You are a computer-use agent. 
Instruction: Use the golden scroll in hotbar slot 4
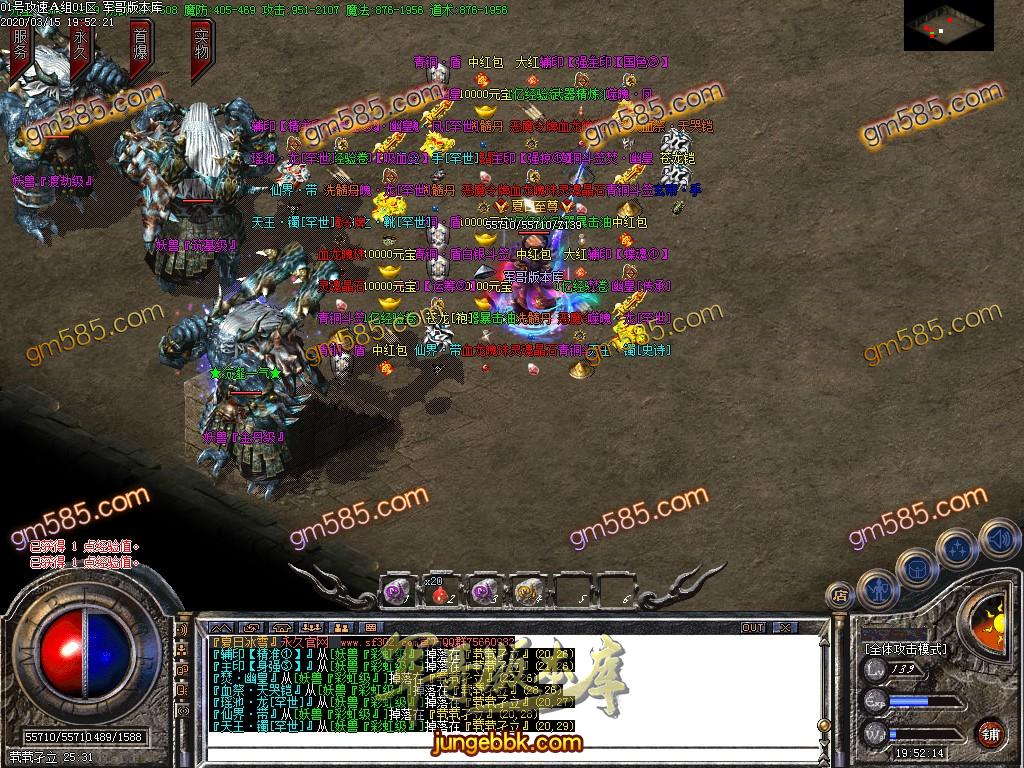527,593
